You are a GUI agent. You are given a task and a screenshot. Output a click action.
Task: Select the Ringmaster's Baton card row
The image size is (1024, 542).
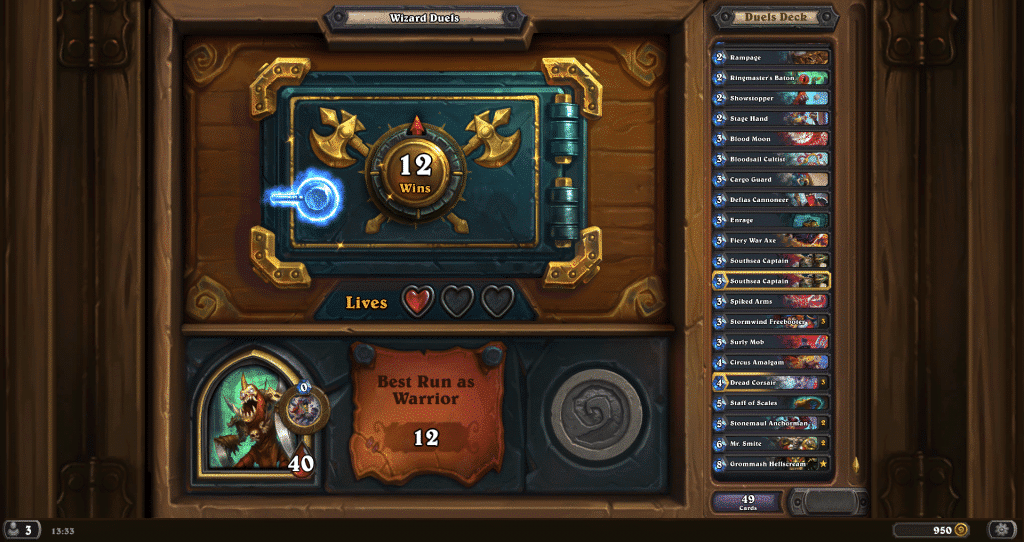pyautogui.click(x=770, y=78)
